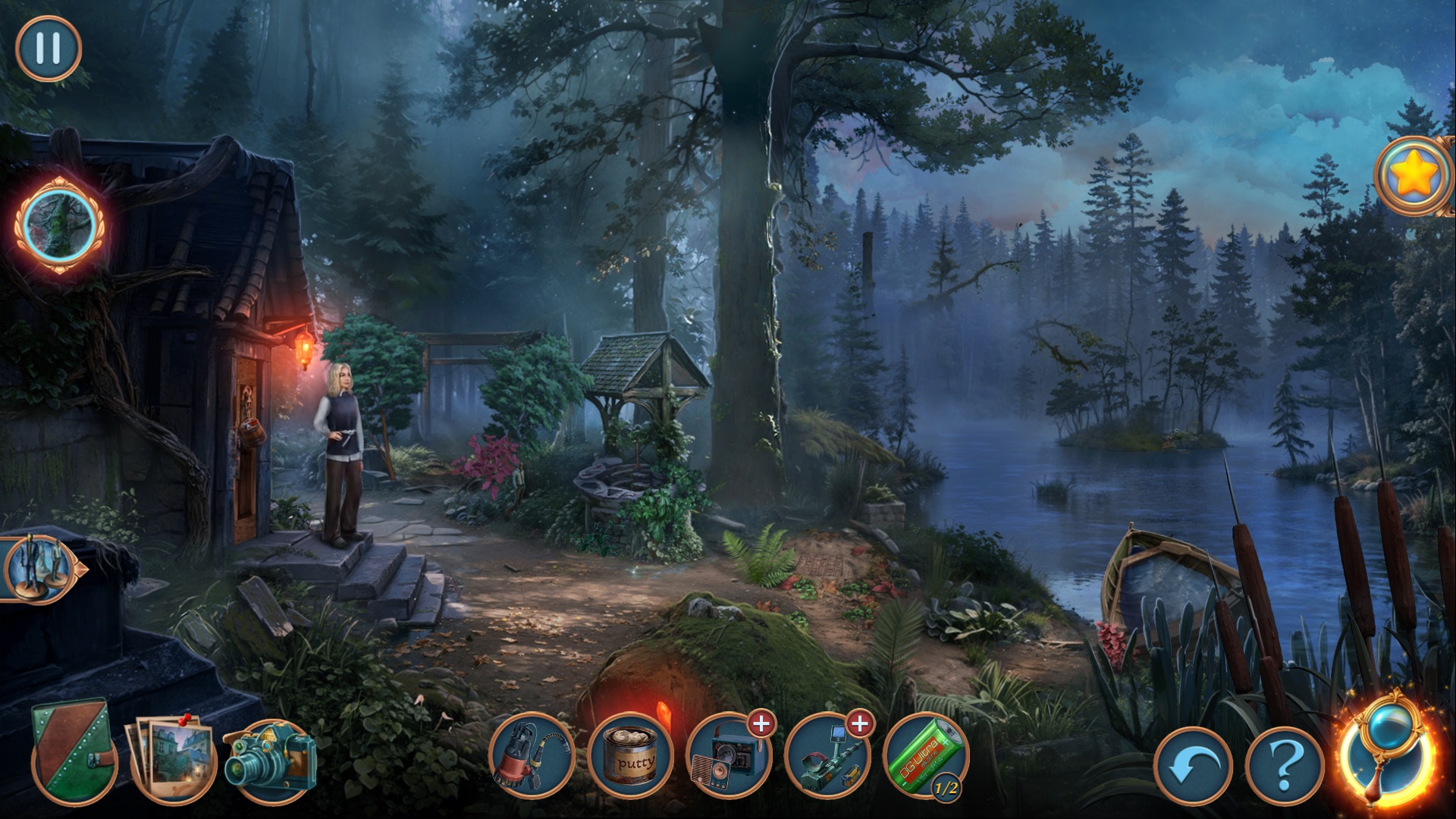1456x819 pixels.
Task: Choose the radio item in inventory
Action: pos(729,756)
